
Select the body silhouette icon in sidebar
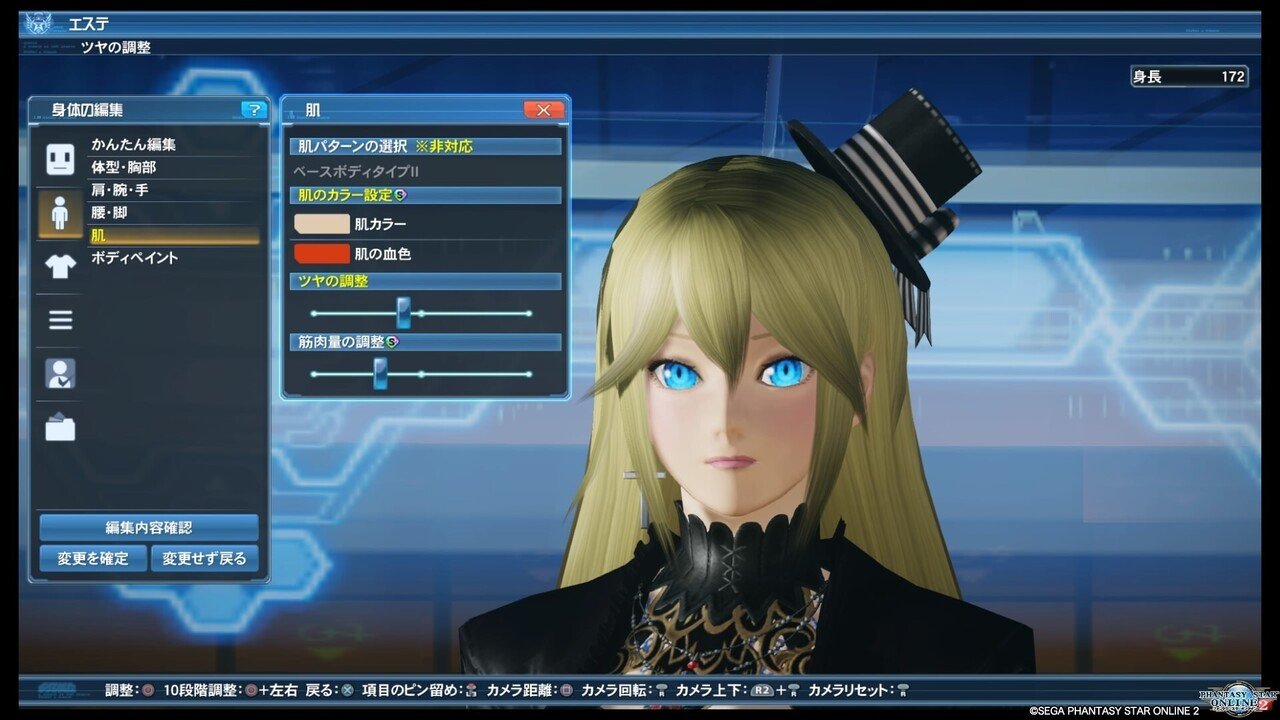(58, 210)
